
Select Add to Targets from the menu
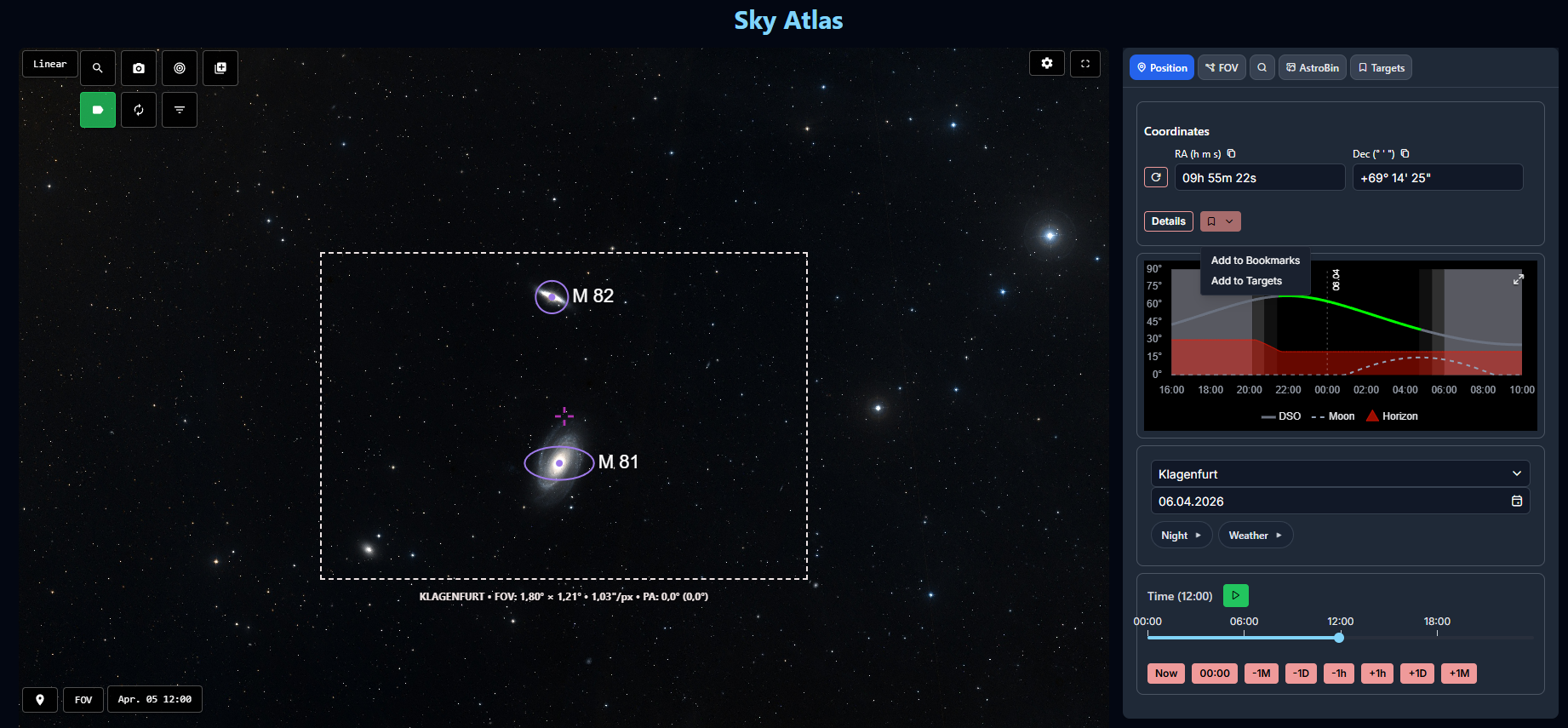[x=1246, y=280]
